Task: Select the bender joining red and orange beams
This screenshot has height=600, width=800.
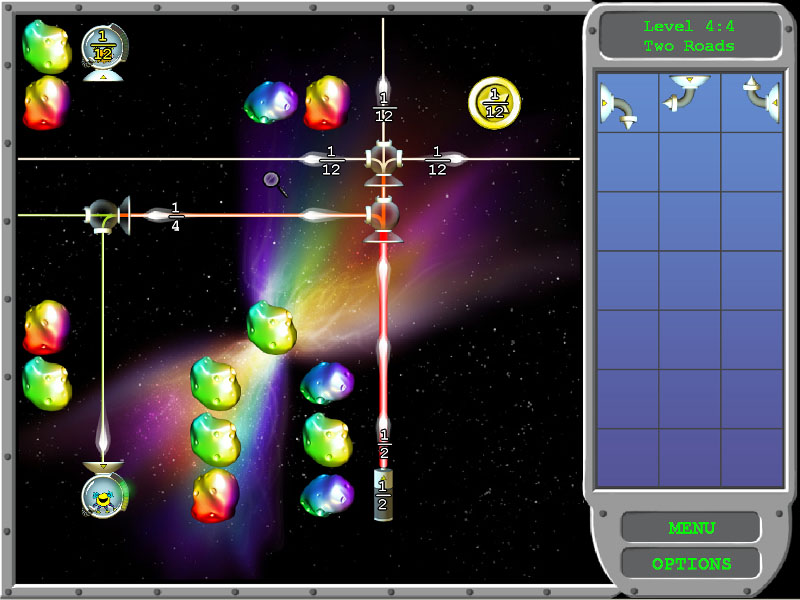Action: (383, 214)
